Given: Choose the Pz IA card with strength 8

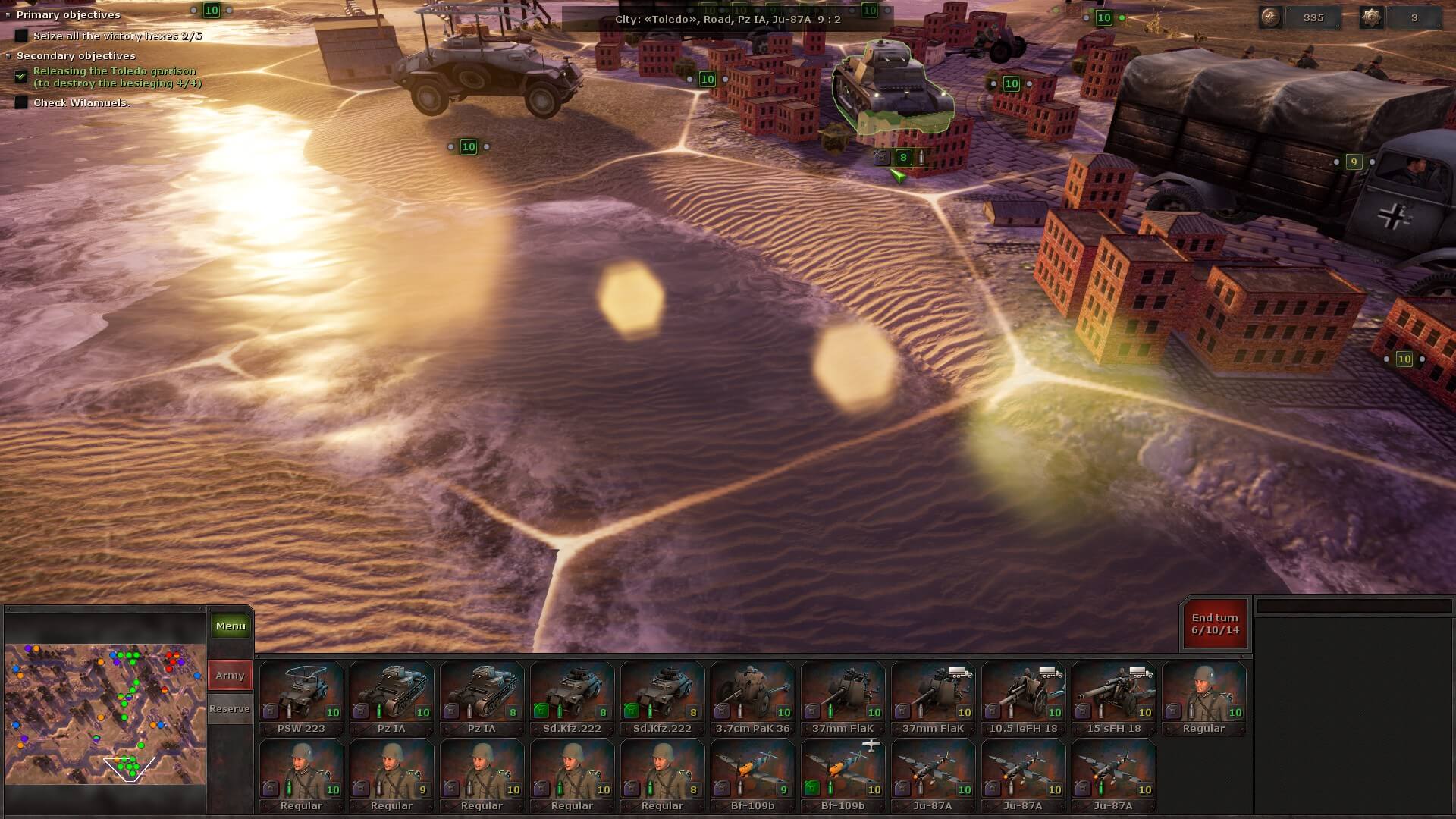Looking at the screenshot, I should click(482, 698).
